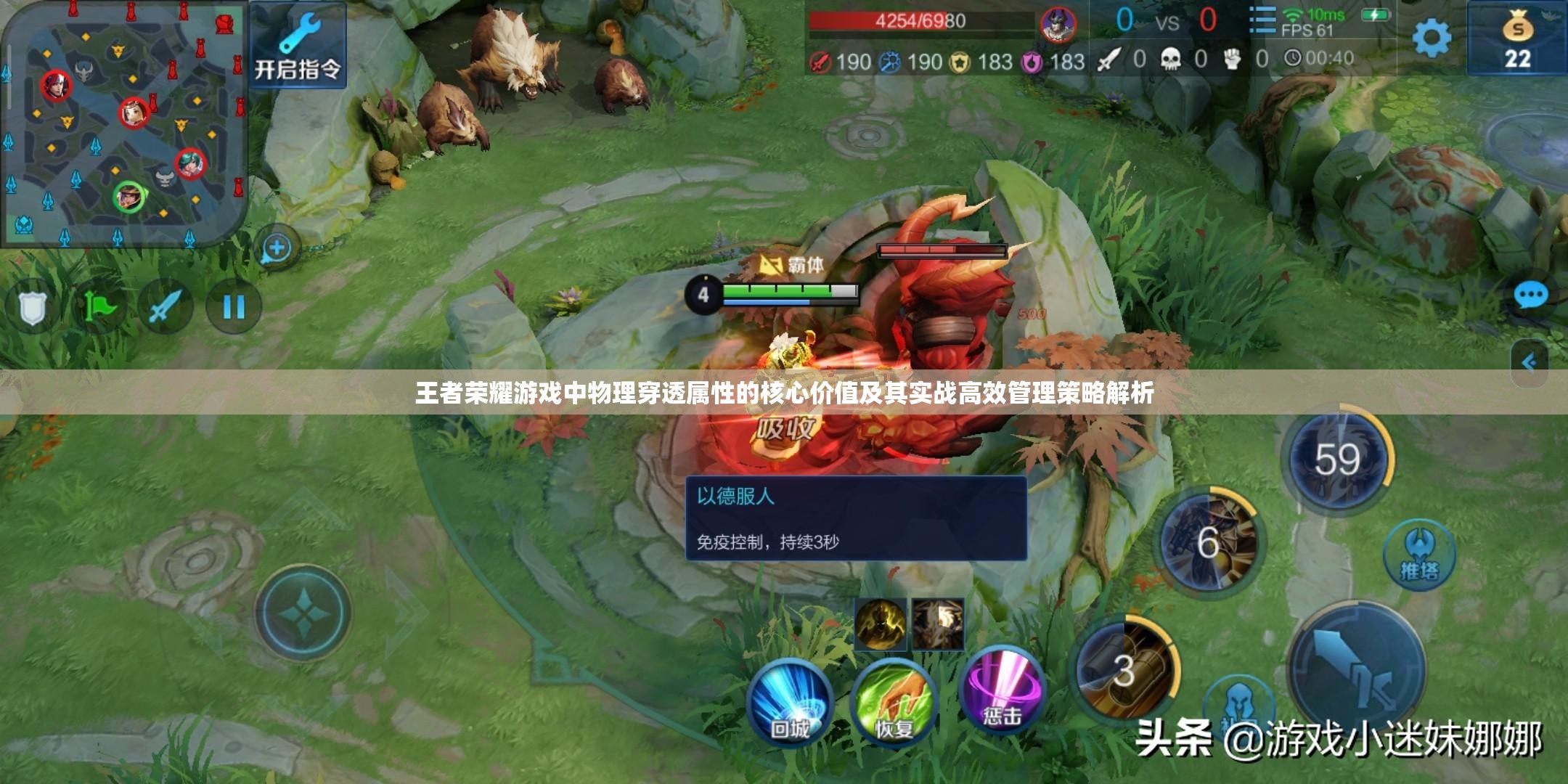Screen dimensions: 1568x784
Task: Open the gold shop showing 22
Action: coord(1517,41)
